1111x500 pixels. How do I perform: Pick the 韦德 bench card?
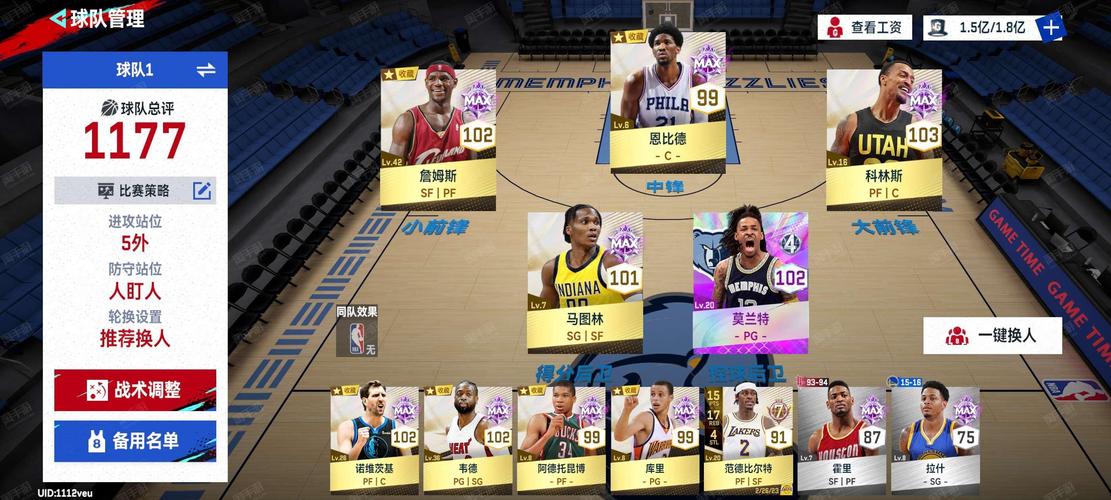click(468, 430)
